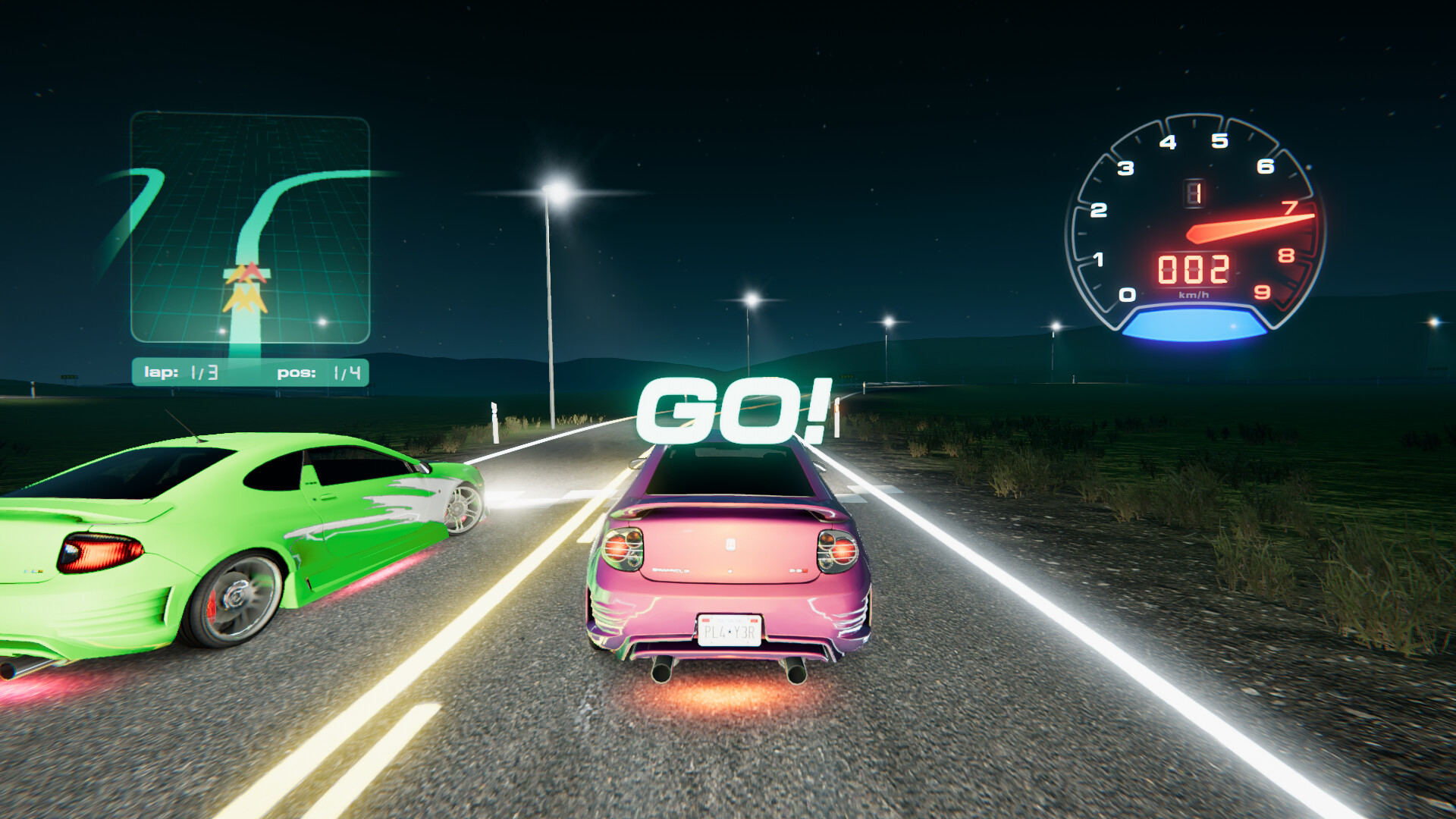Click the lap and position status bar

250,372
